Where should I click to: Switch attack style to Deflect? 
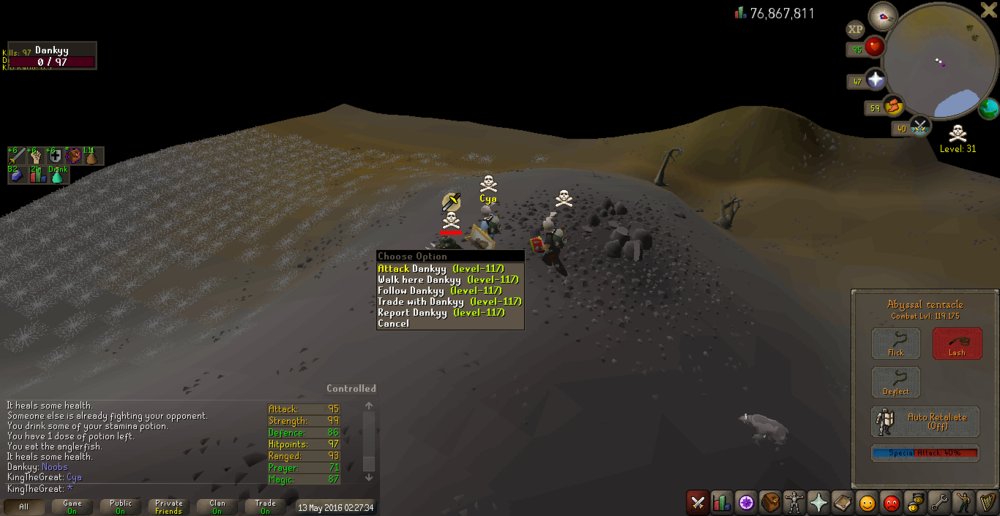[x=895, y=382]
